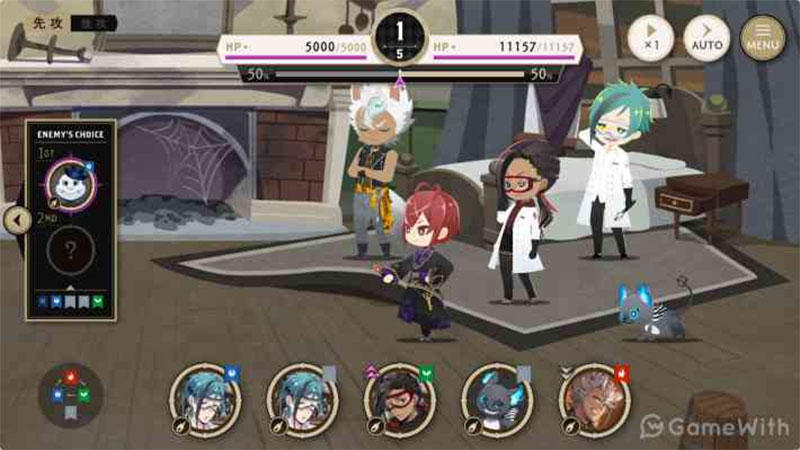Choose the white-haired fire element card
This screenshot has width=800, height=450.
tap(594, 400)
